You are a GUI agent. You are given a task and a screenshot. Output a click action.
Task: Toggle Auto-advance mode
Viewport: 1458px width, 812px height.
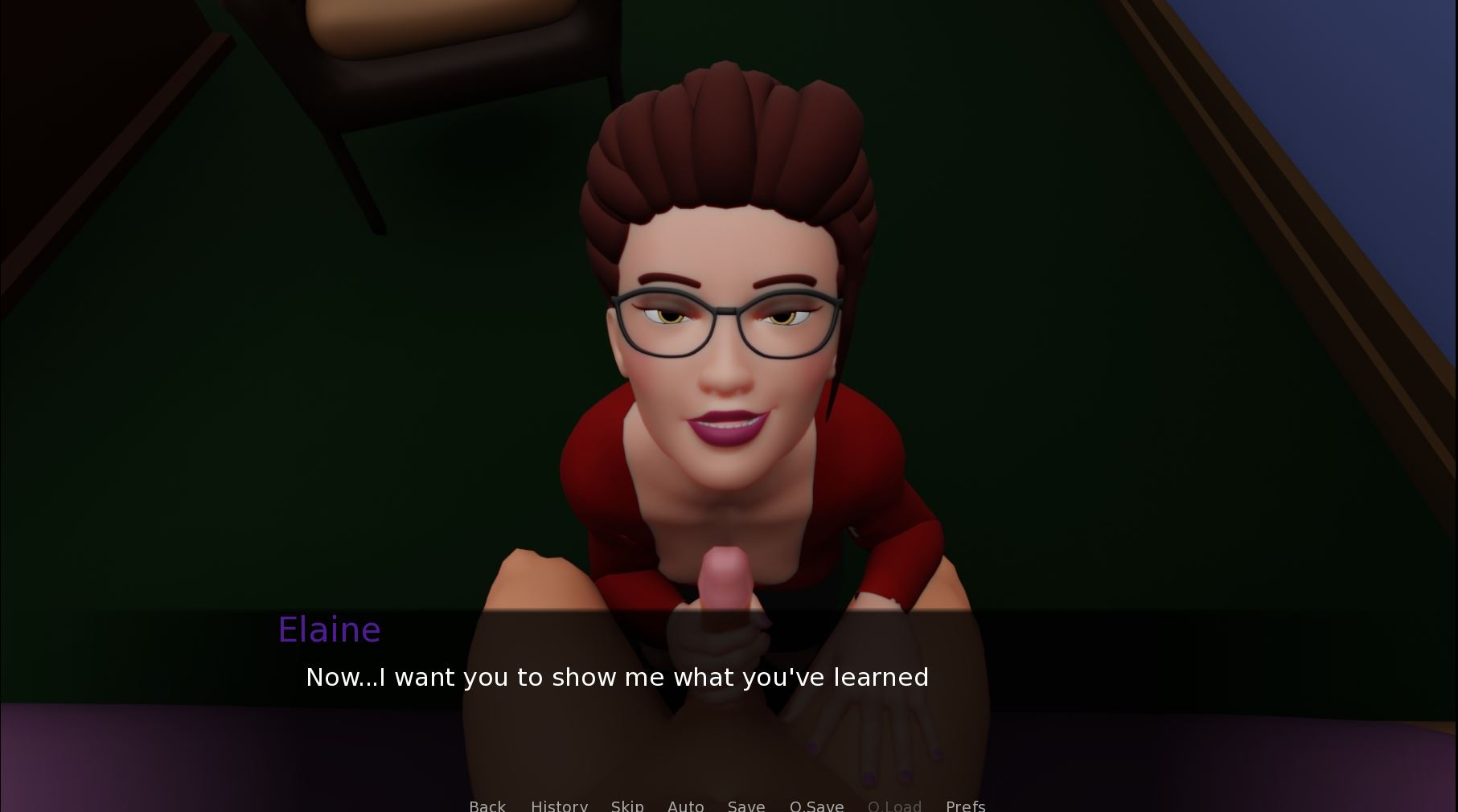(x=685, y=805)
